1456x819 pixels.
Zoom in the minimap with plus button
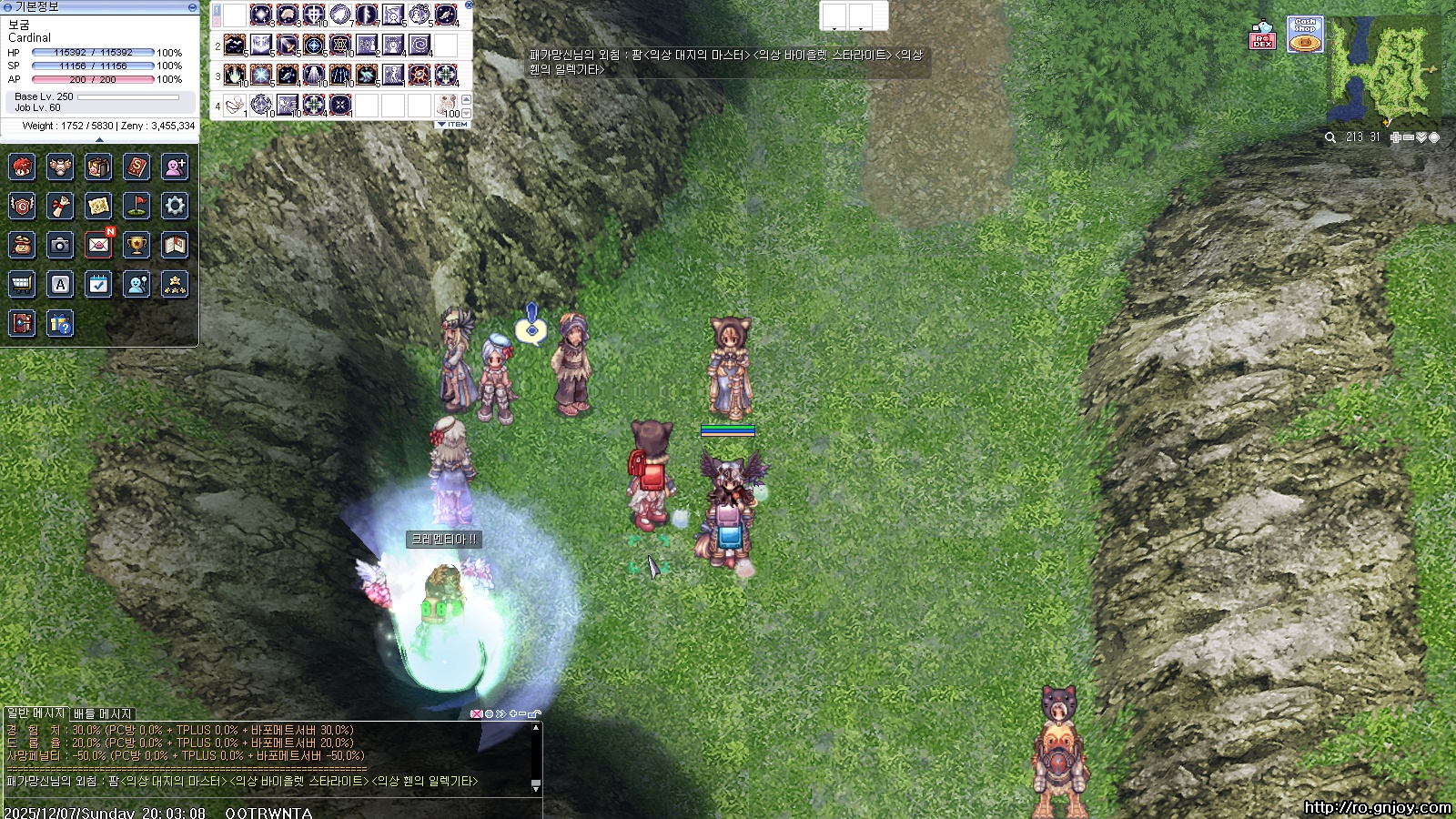[1395, 137]
